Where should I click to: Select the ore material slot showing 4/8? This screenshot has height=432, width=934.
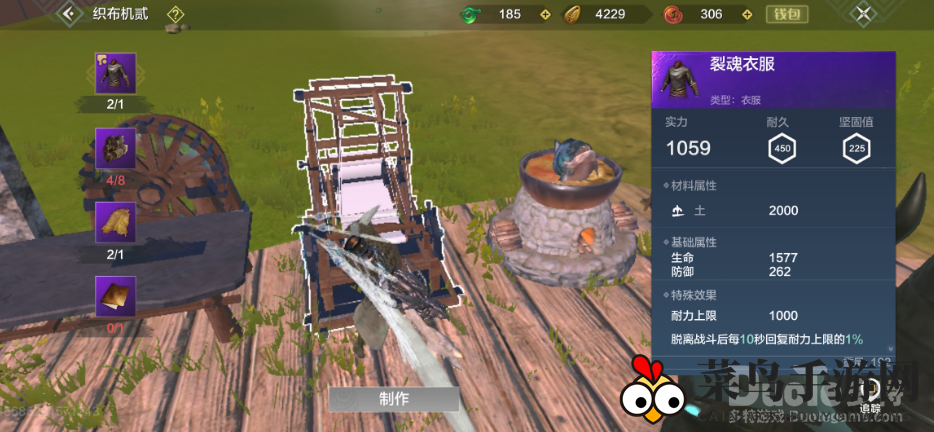(x=115, y=148)
